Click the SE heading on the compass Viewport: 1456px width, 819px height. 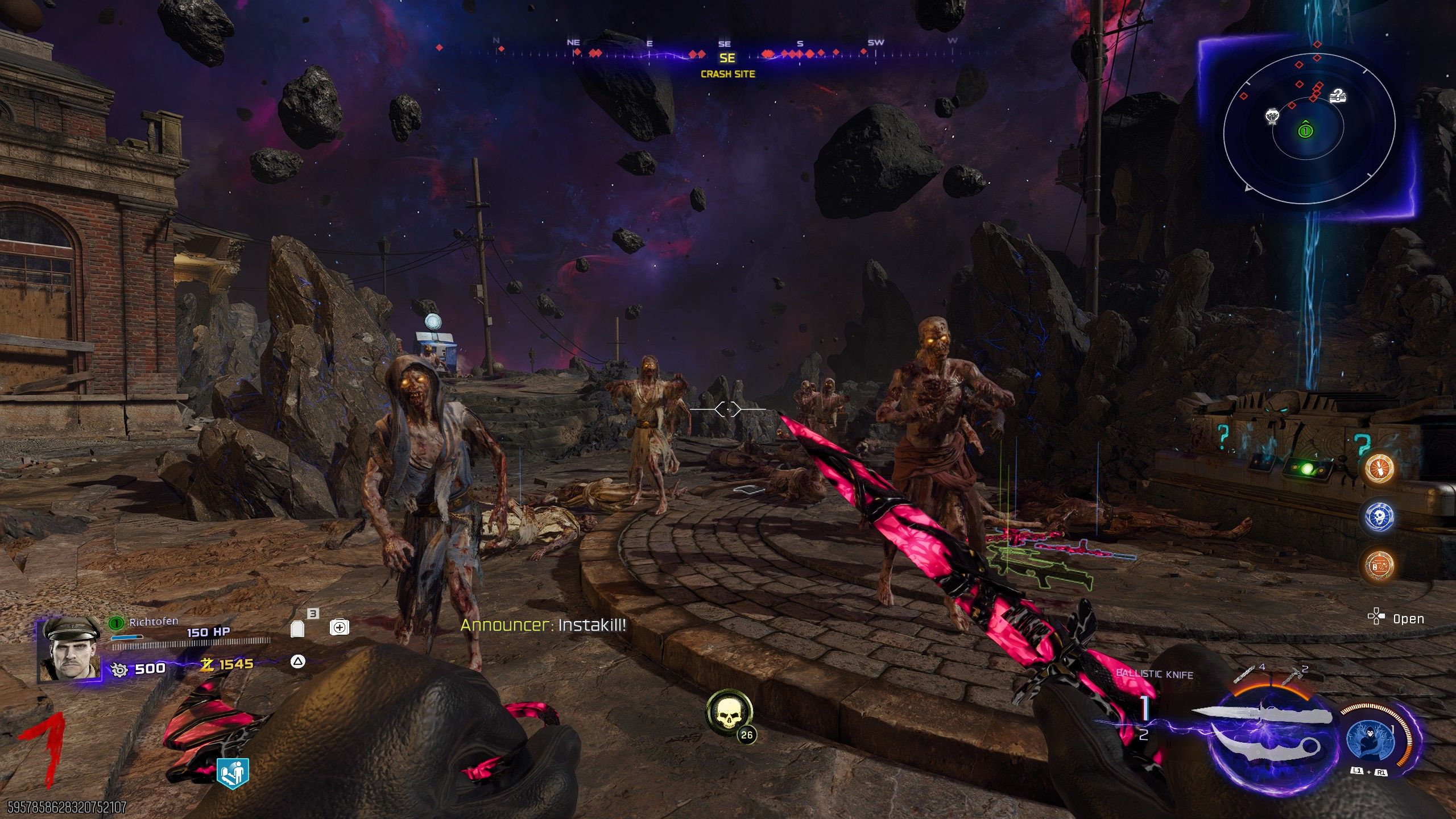pyautogui.click(x=727, y=58)
